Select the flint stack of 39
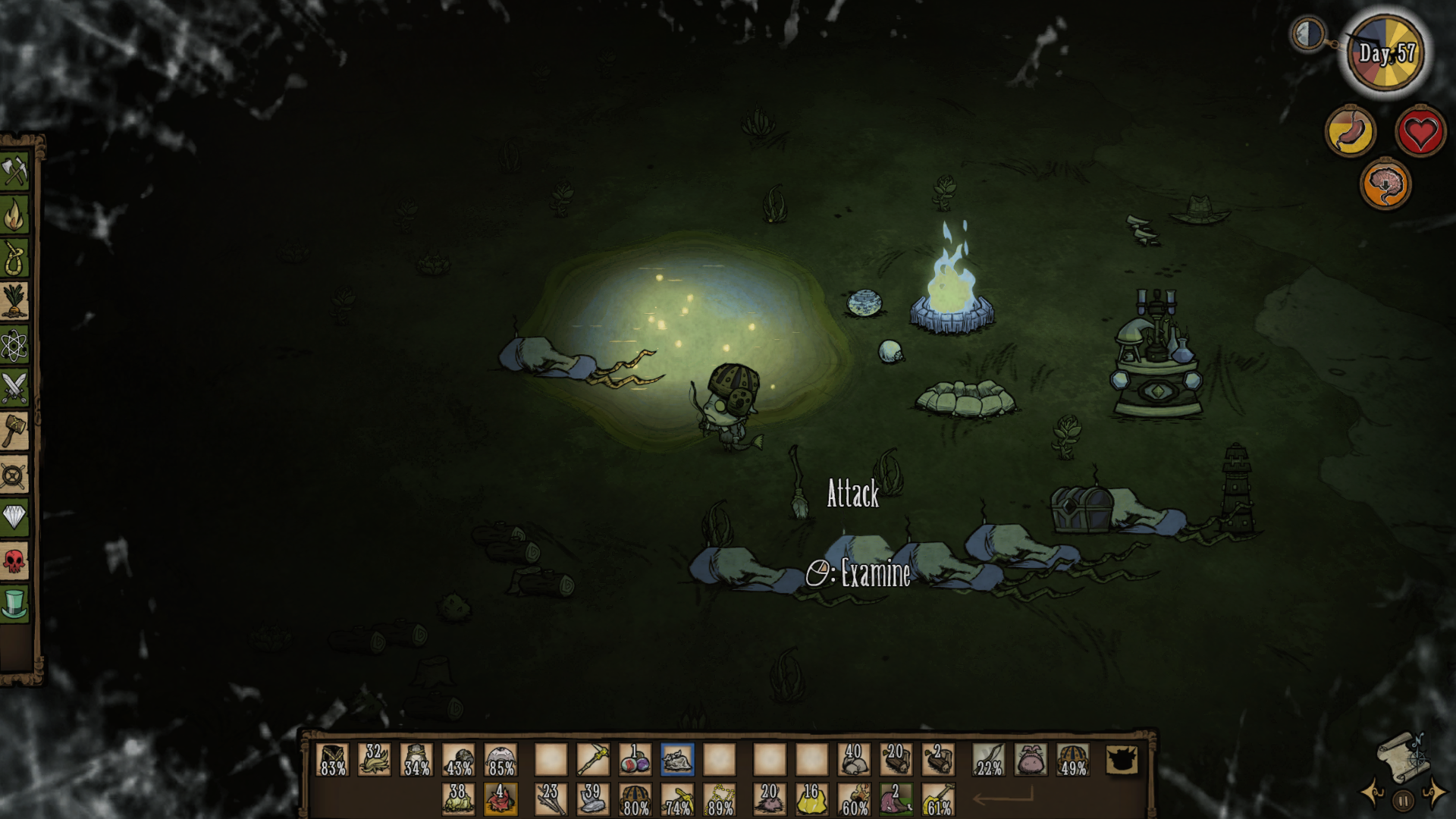 pyautogui.click(x=593, y=799)
